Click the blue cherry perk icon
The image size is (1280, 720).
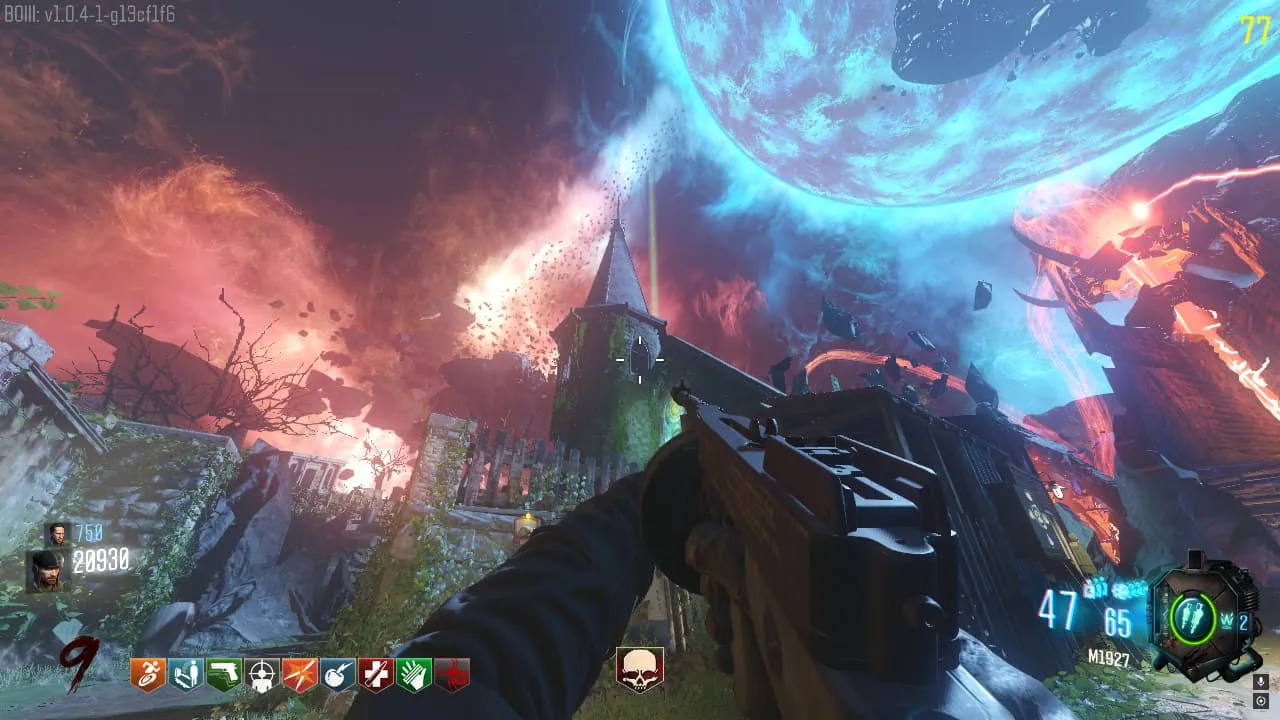point(337,675)
